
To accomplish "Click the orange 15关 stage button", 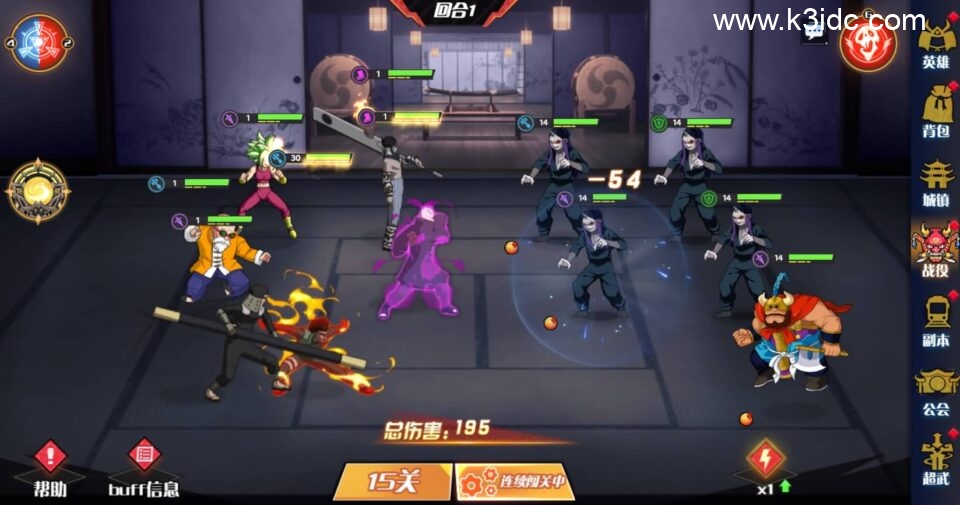I will tap(392, 481).
